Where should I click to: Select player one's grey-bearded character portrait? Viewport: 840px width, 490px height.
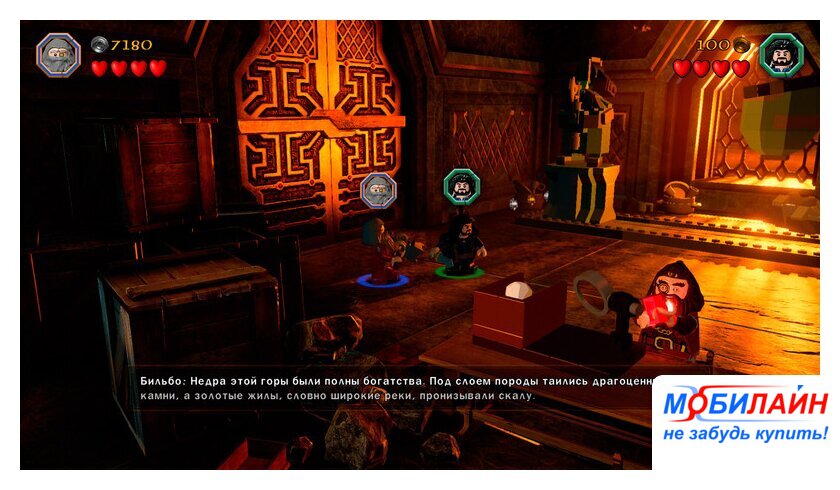59,53
